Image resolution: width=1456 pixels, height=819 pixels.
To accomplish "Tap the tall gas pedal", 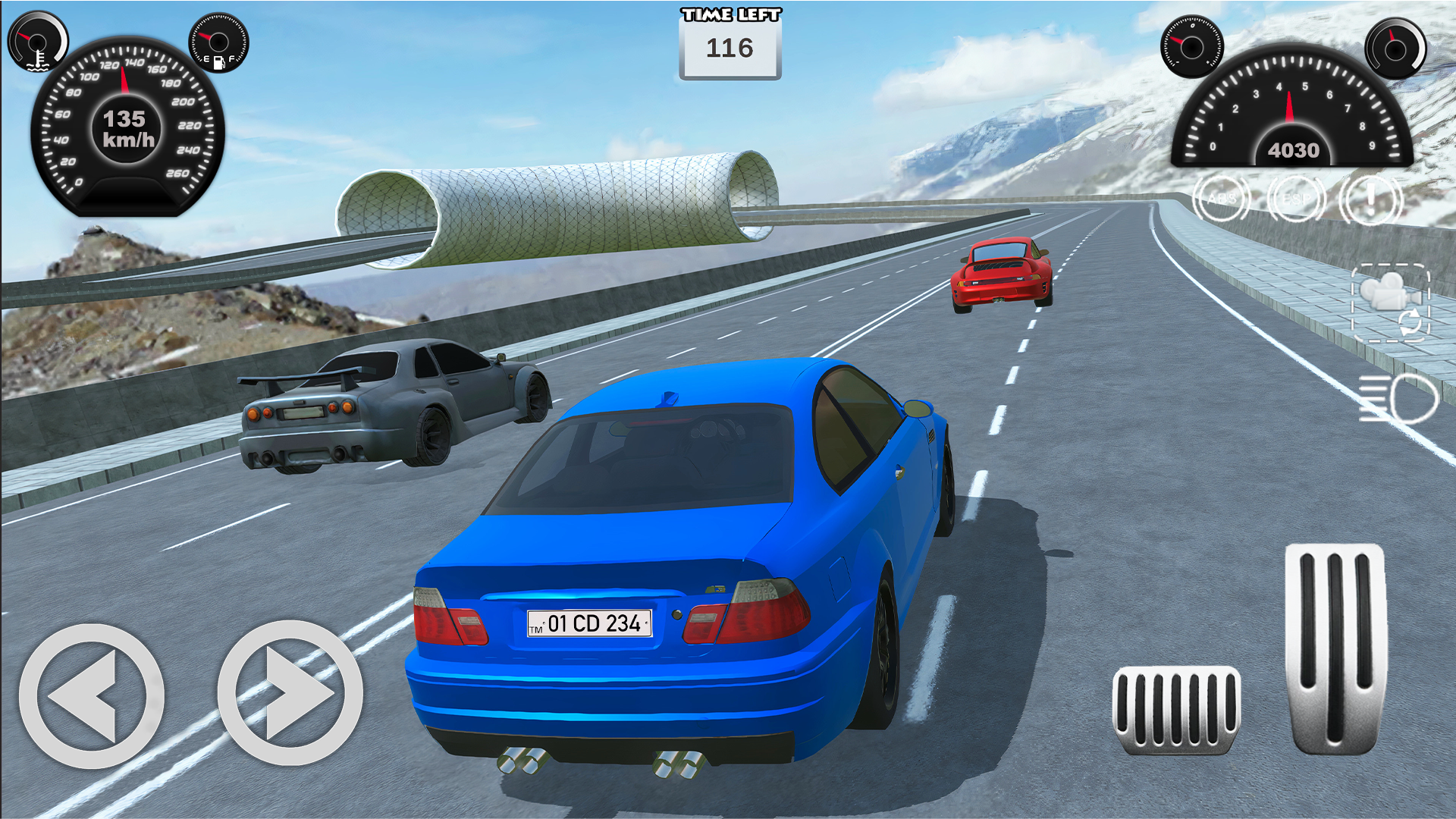I will (1335, 648).
